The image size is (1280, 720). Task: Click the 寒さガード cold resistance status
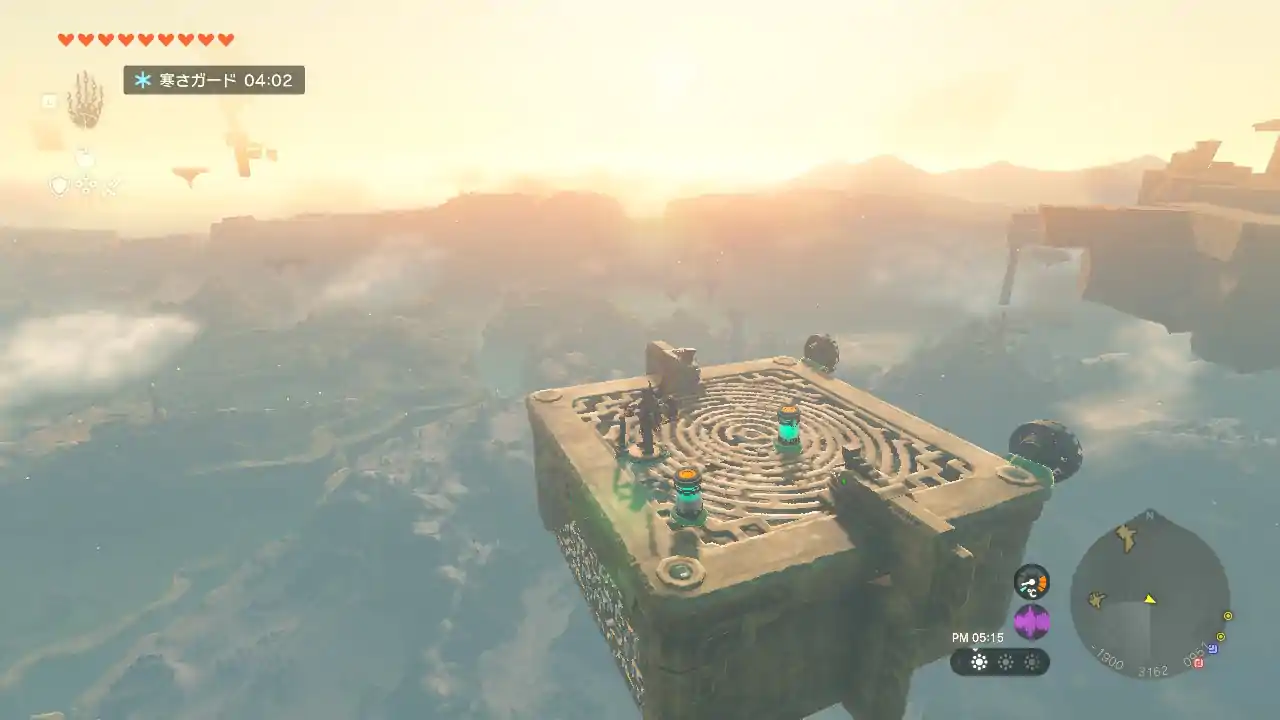coord(214,80)
